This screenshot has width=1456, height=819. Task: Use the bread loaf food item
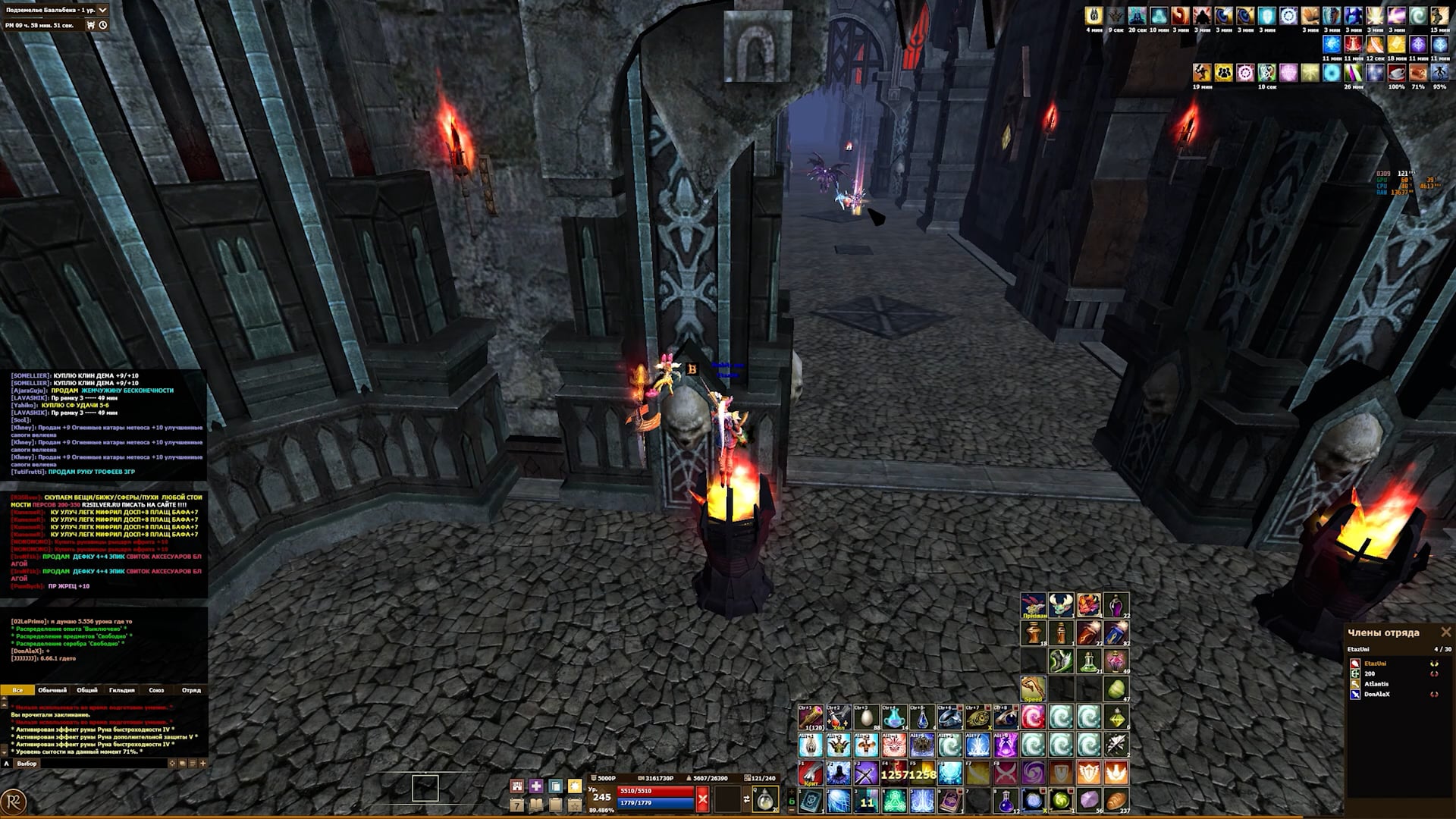[x=1116, y=800]
